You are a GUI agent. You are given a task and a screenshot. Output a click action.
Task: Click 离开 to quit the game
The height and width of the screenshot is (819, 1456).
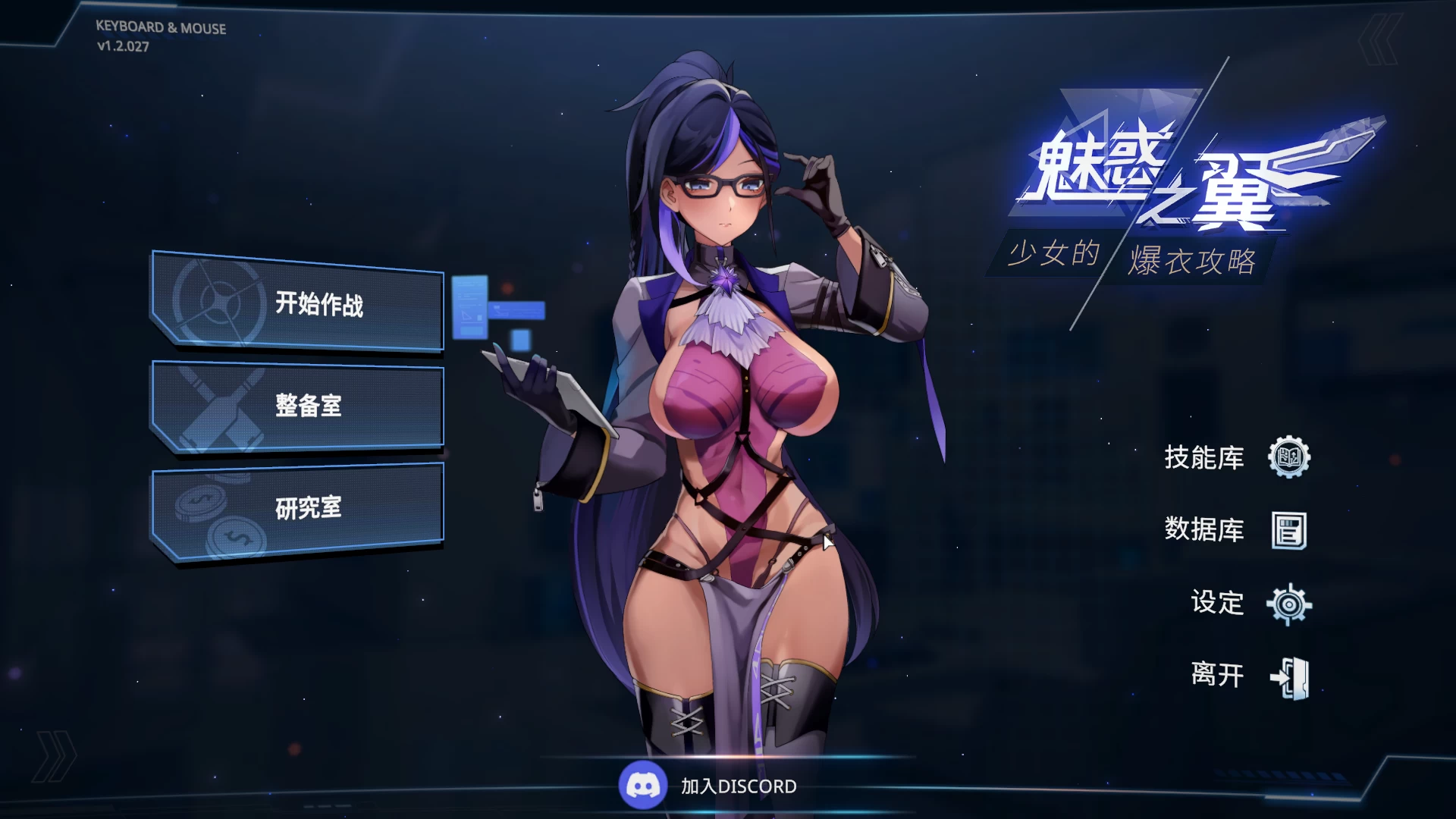1216,676
